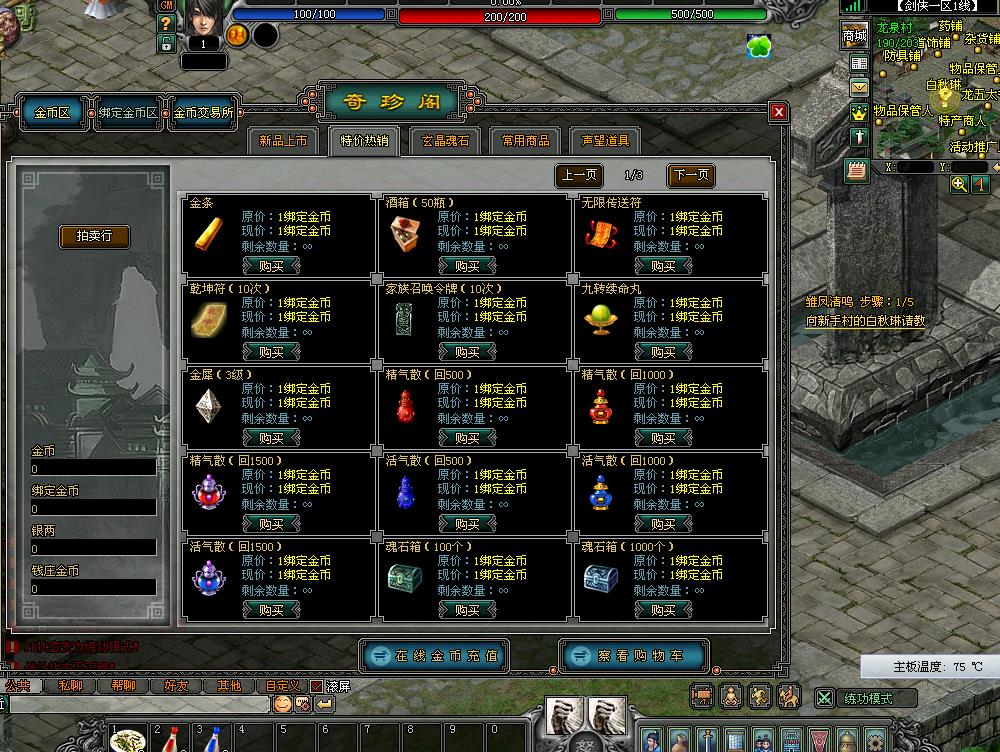Viewport: 1000px width, 752px height.
Task: Buy the 九转续命丸 pill
Action: click(x=663, y=352)
